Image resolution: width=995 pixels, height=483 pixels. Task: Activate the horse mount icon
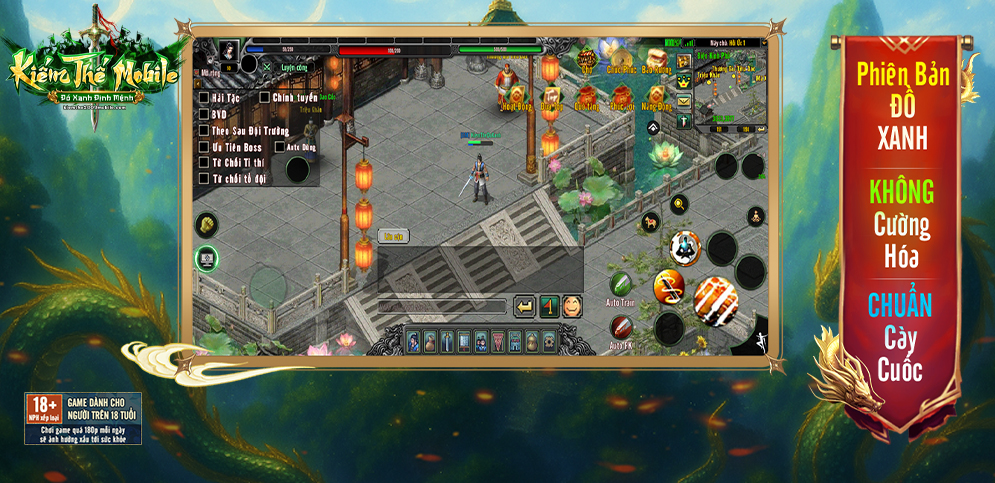pyautogui.click(x=650, y=222)
